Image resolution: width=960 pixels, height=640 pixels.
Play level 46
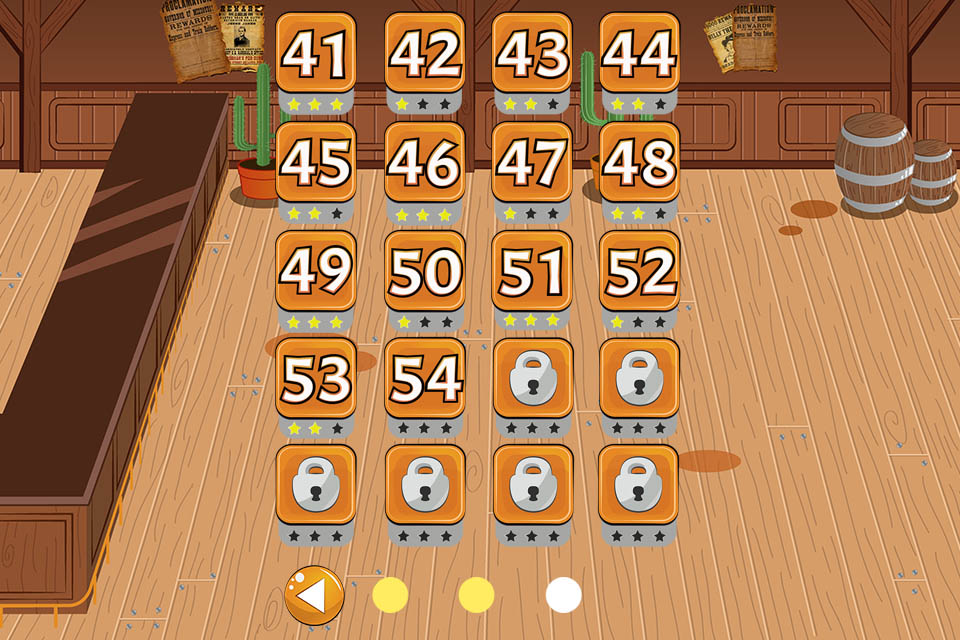[425, 163]
